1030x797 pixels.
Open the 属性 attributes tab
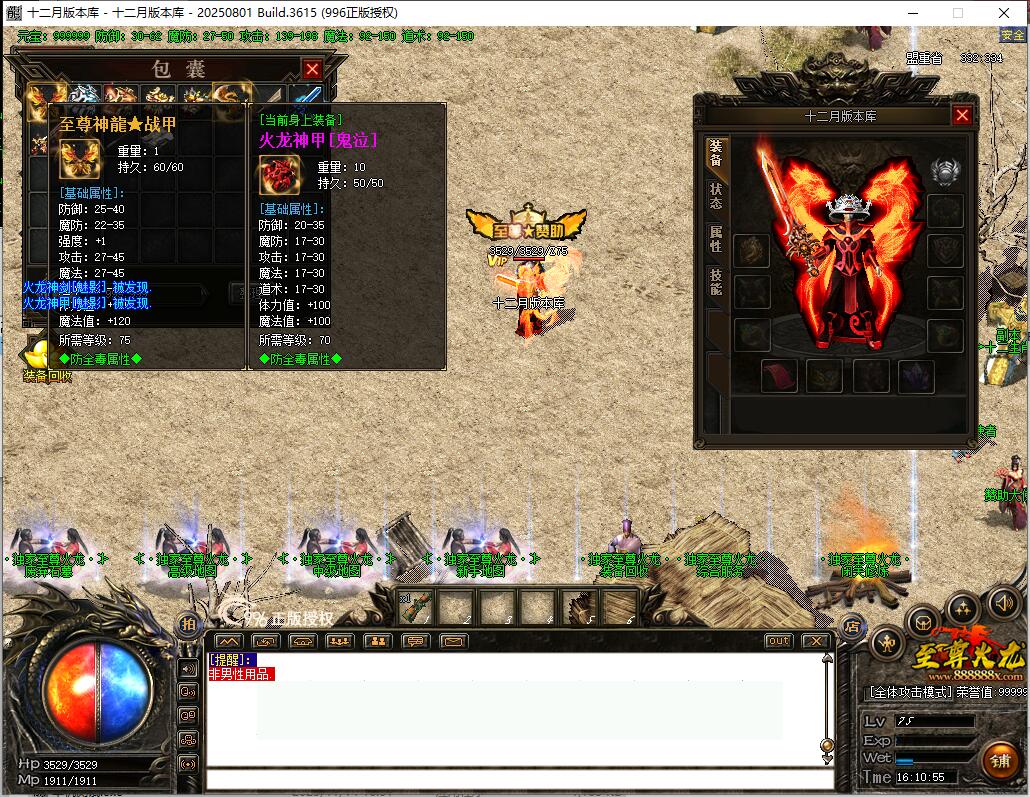tap(716, 239)
